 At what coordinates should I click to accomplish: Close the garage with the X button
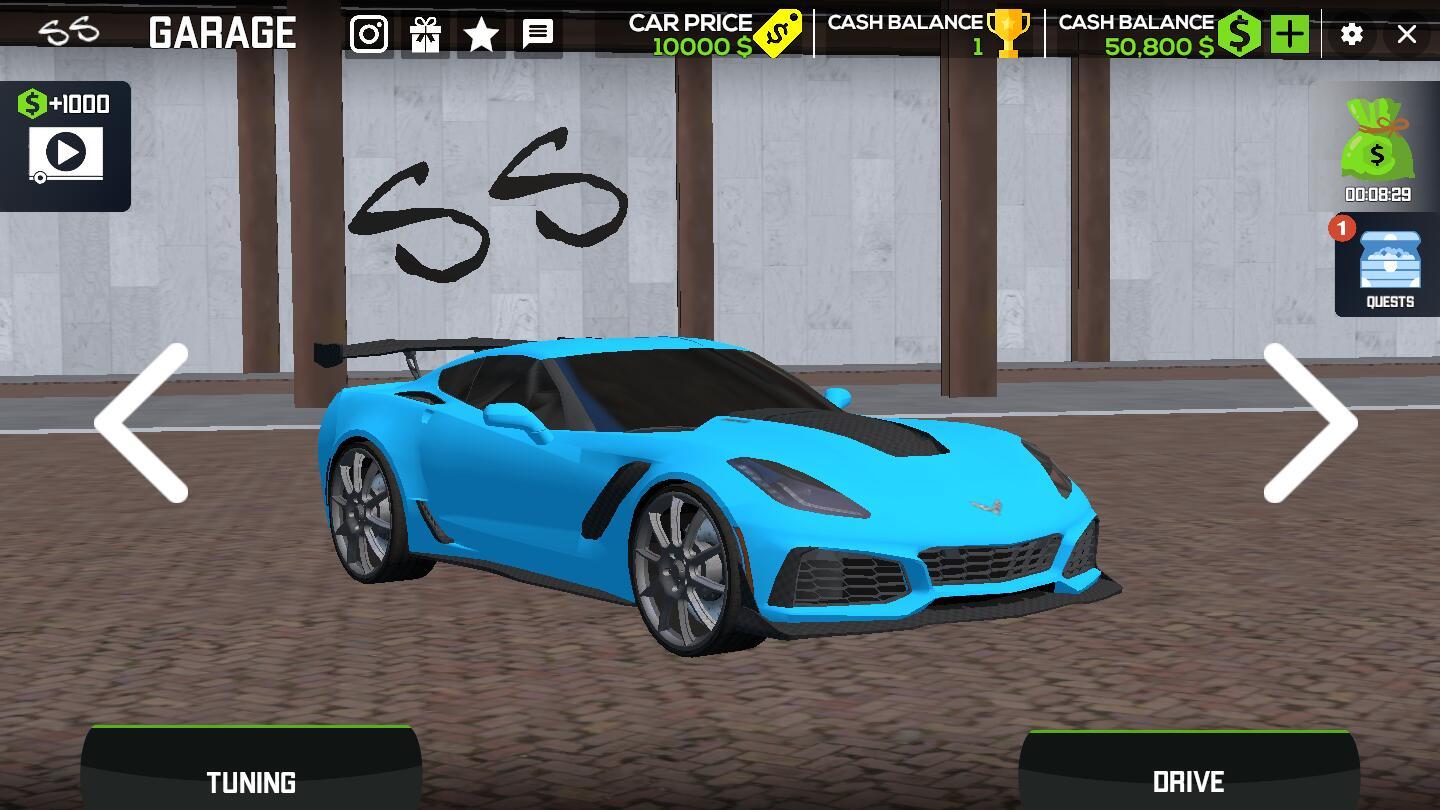point(1407,35)
